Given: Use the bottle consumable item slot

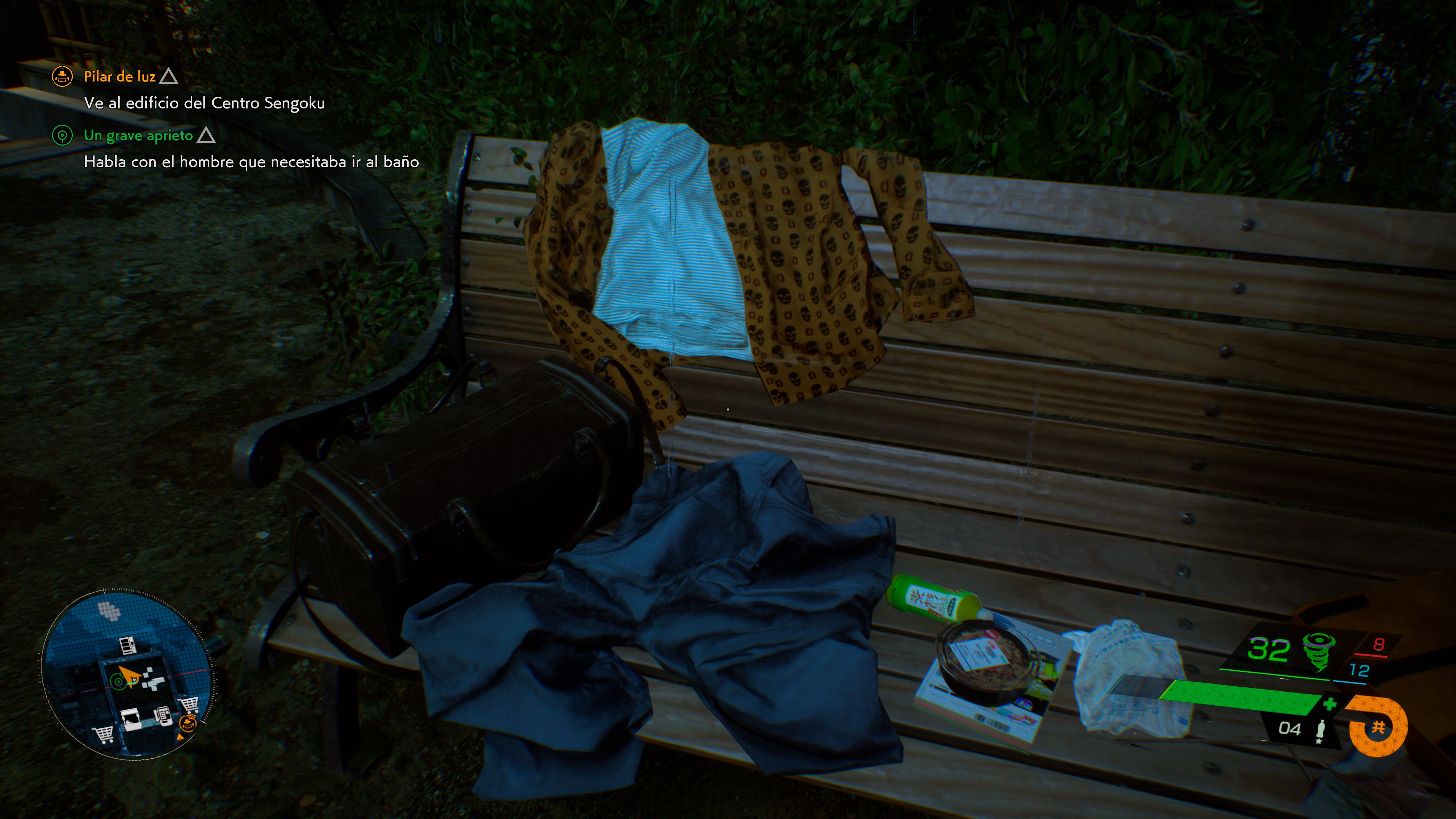Looking at the screenshot, I should tap(1320, 730).
